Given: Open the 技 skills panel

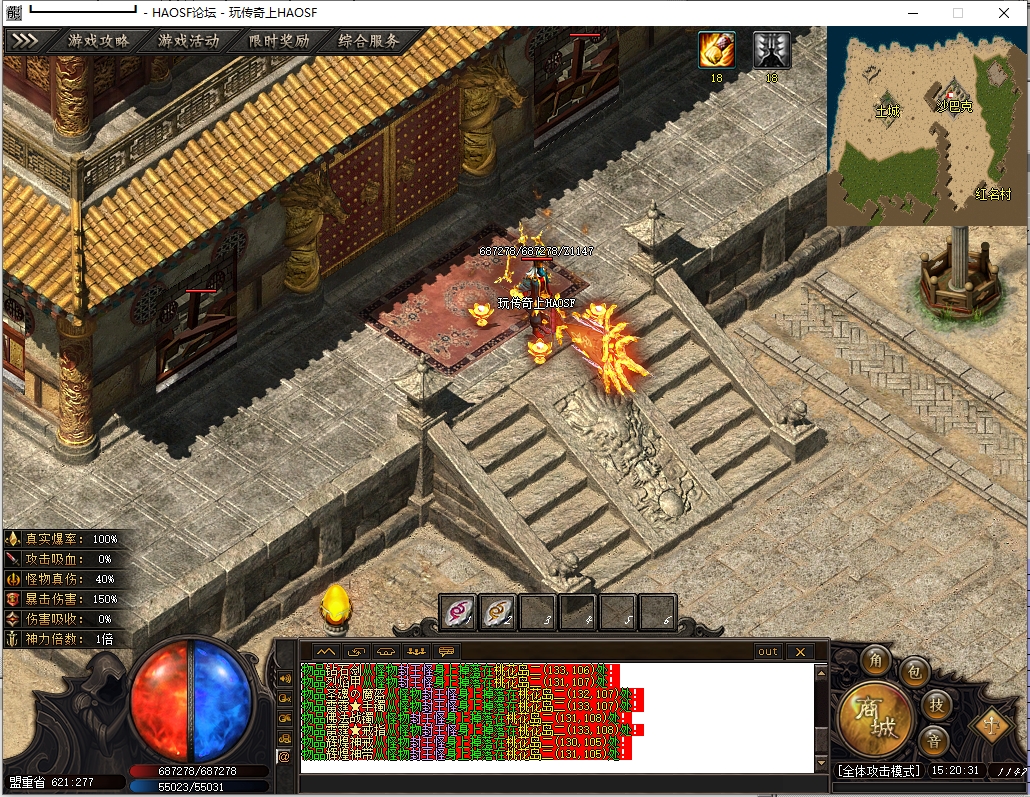Looking at the screenshot, I should tap(935, 704).
